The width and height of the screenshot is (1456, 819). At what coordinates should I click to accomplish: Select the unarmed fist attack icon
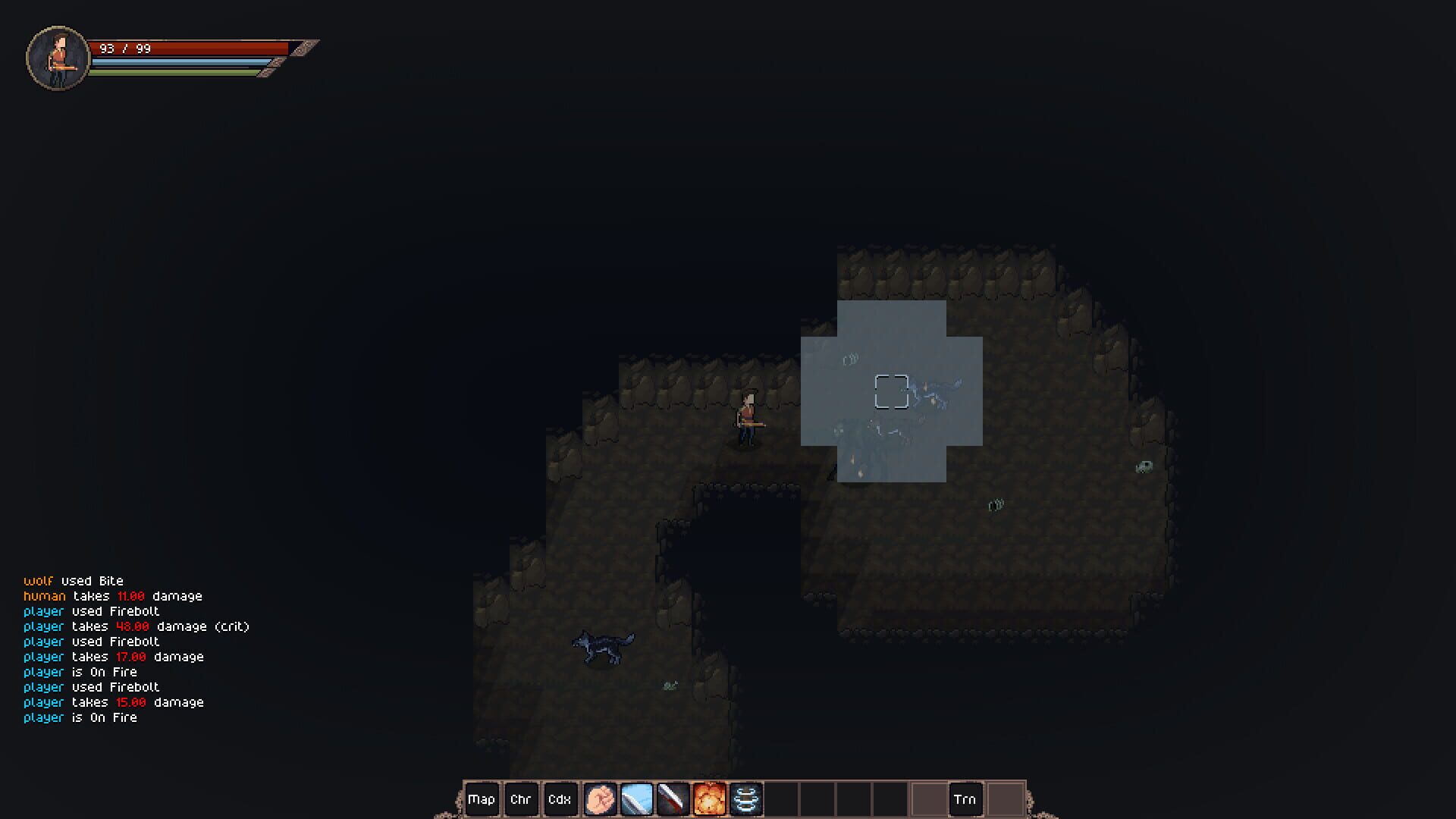tap(601, 799)
